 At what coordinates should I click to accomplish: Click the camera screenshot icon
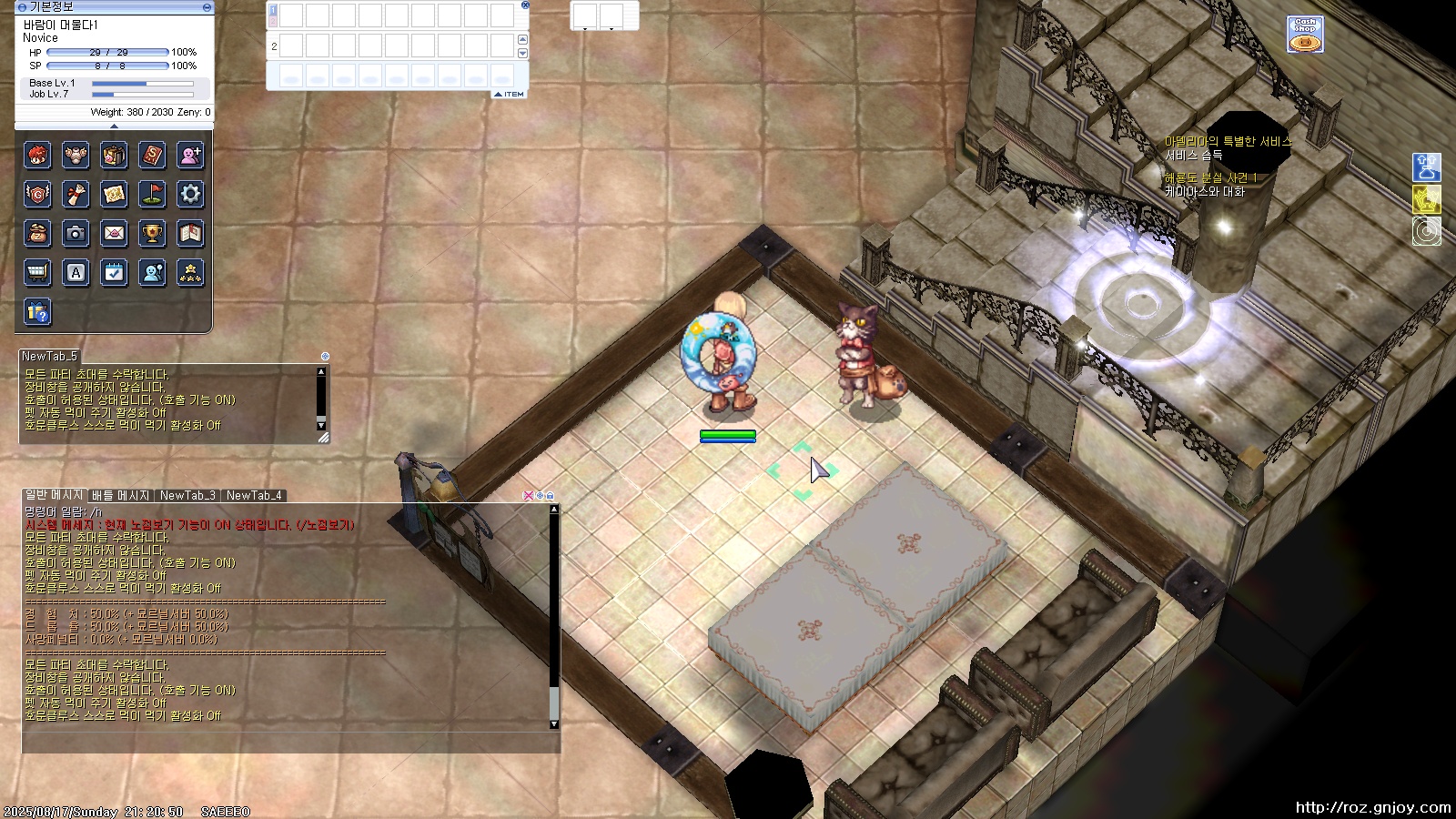pyautogui.click(x=76, y=233)
